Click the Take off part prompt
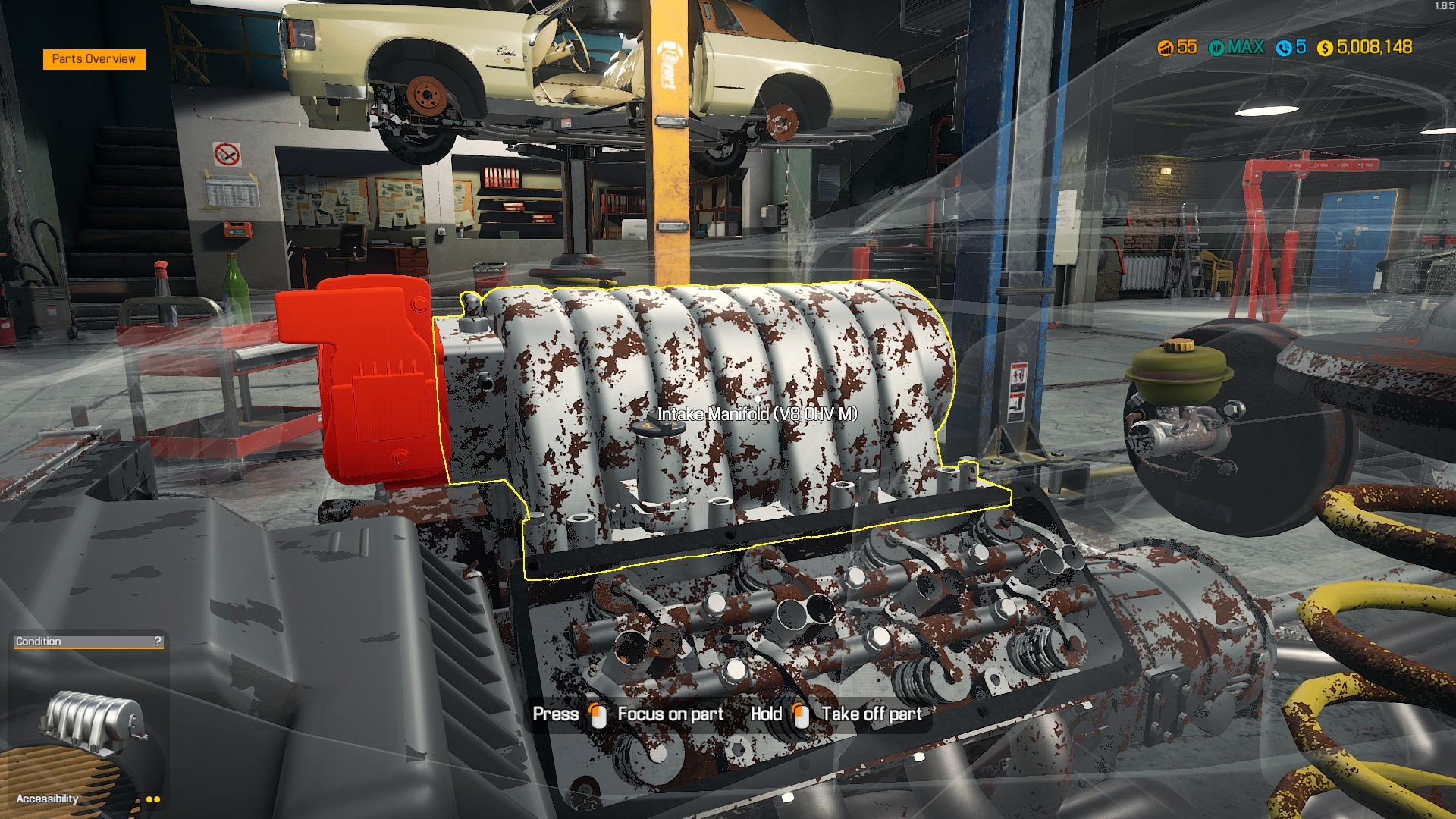1456x819 pixels. click(x=870, y=714)
